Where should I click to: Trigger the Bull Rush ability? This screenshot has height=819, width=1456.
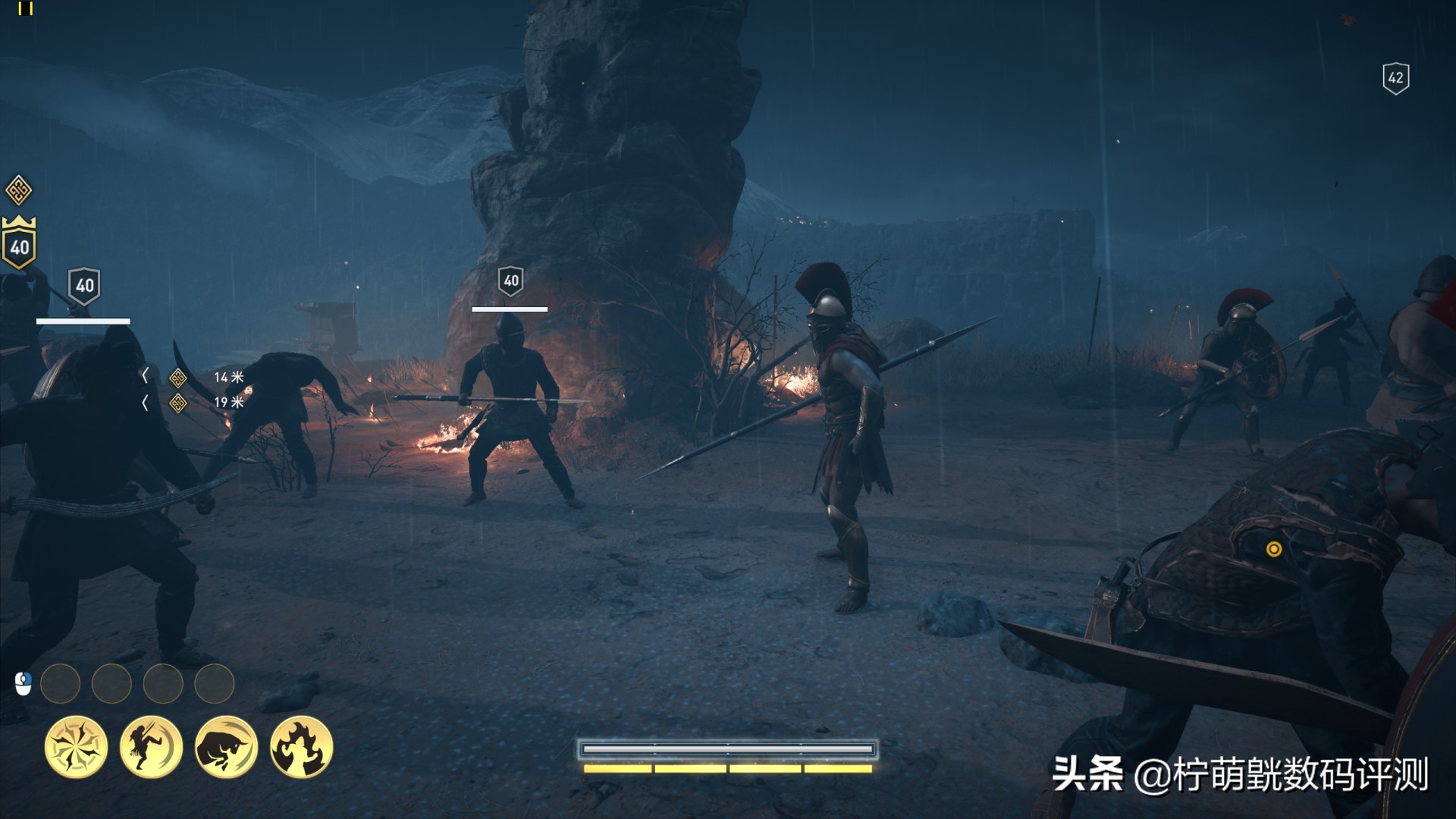[x=226, y=747]
